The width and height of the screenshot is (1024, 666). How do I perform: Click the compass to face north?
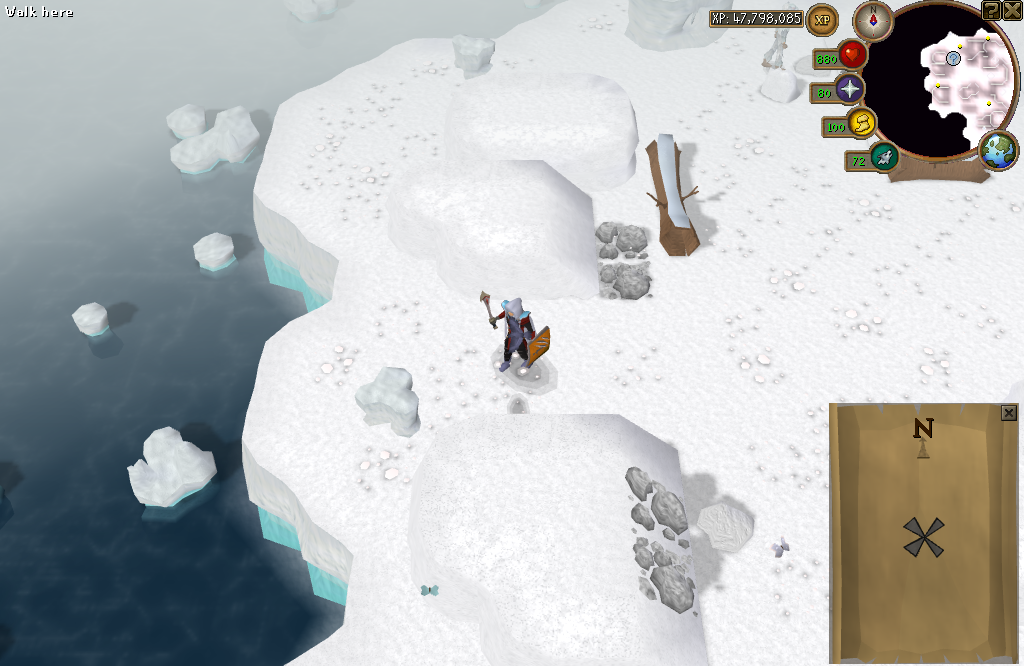point(872,18)
